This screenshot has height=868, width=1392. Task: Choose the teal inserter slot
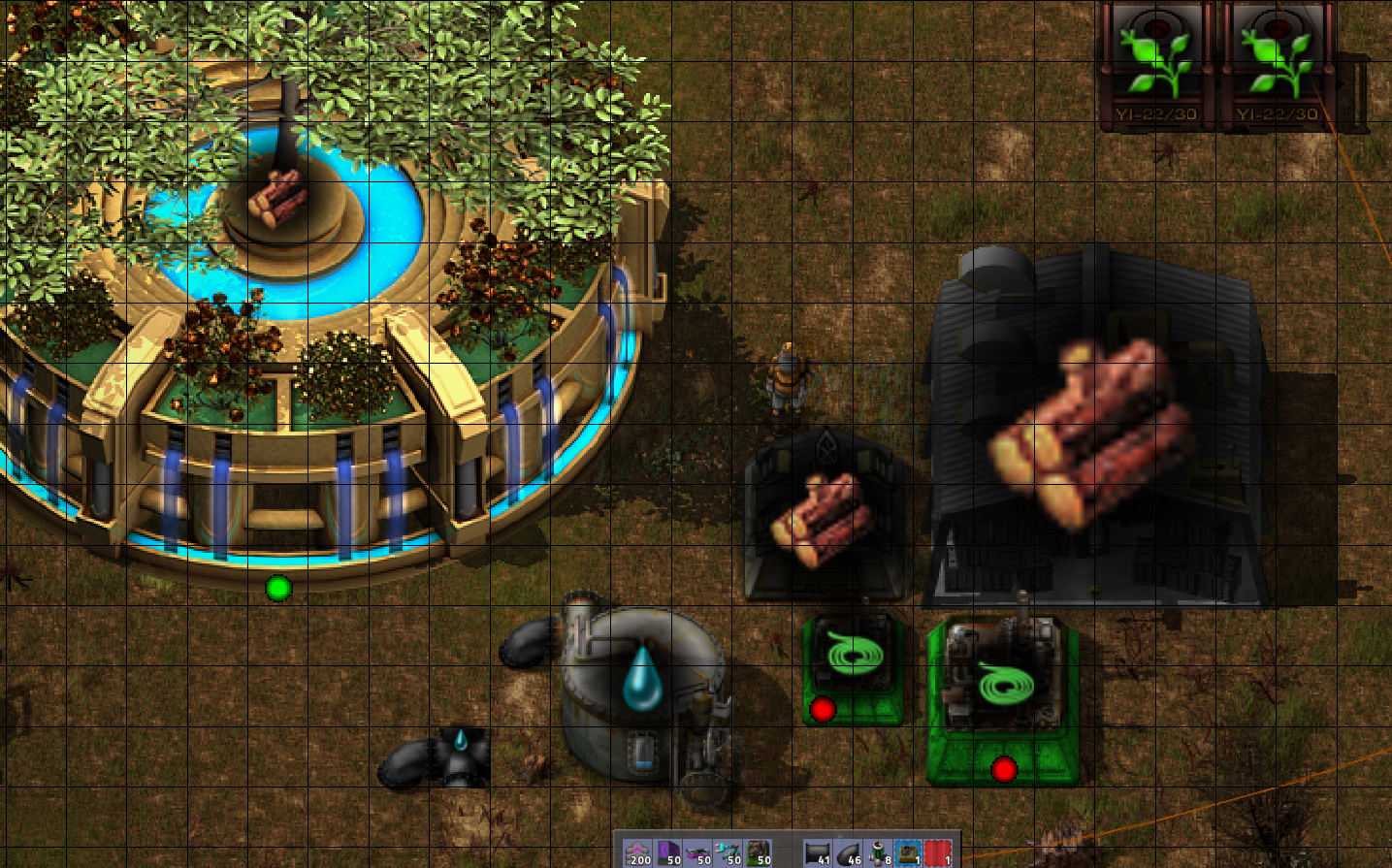point(728,853)
